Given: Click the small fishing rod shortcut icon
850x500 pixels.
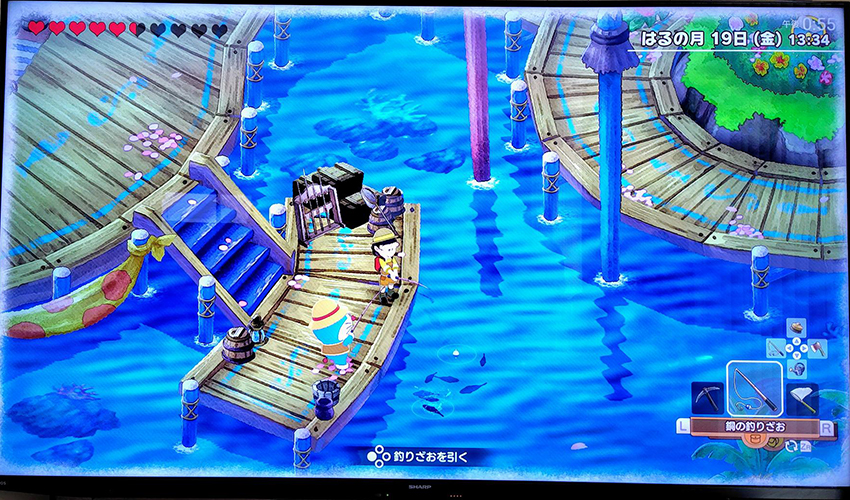Looking at the screenshot, I should [x=778, y=349].
